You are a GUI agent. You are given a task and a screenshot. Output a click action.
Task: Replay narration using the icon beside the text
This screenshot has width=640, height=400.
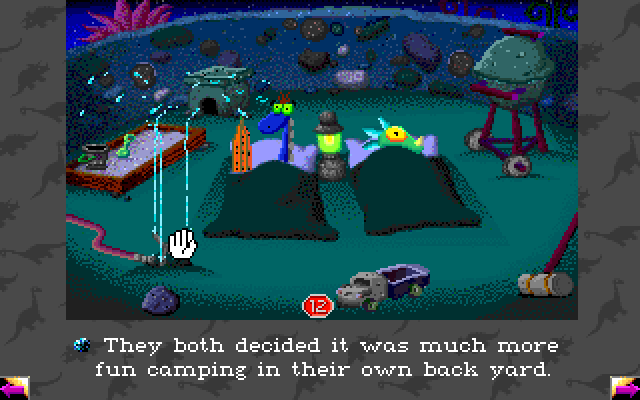[x=85, y=345]
